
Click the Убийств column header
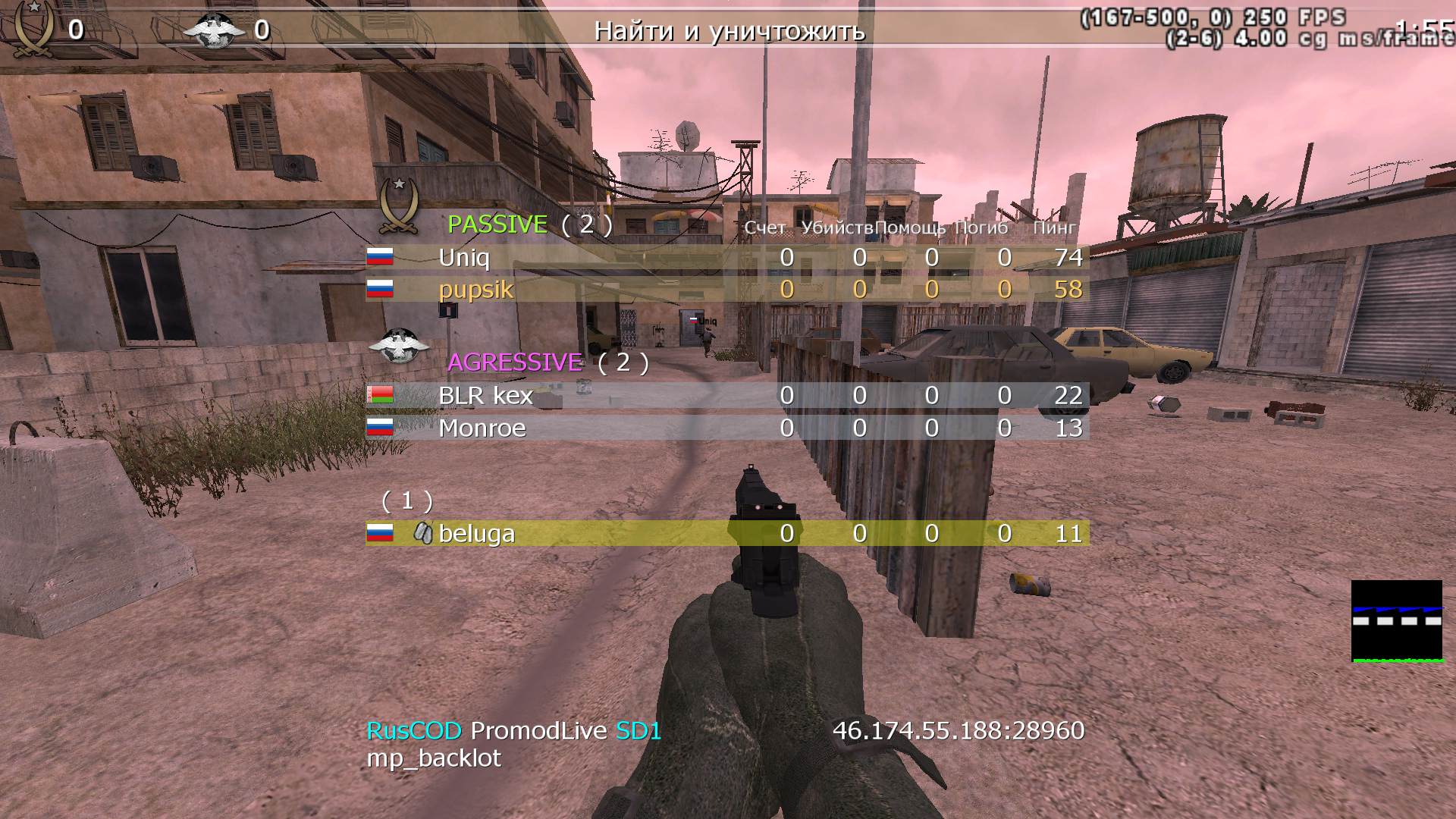[x=836, y=227]
